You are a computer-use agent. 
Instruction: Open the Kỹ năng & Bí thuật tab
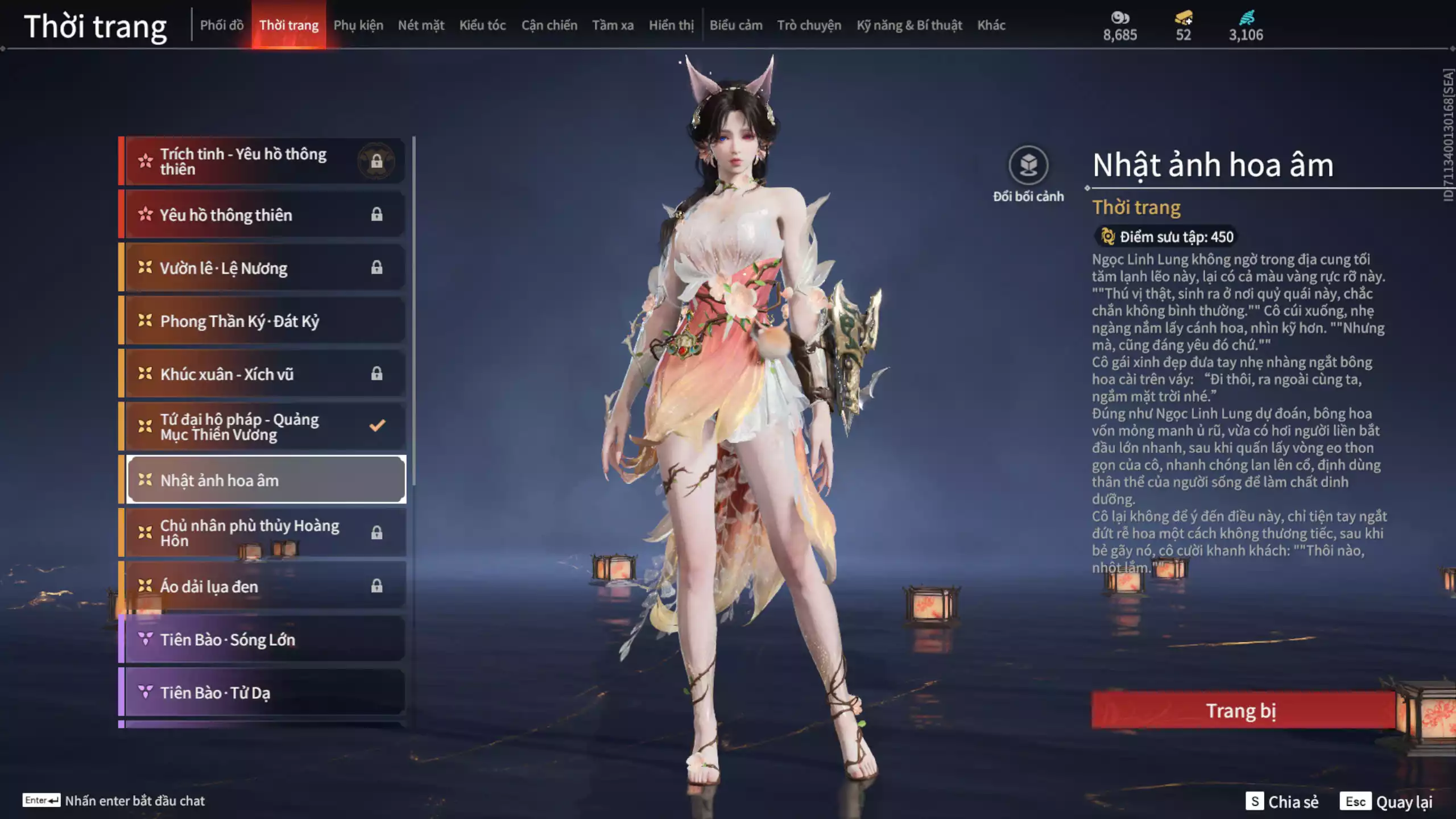[x=909, y=26]
